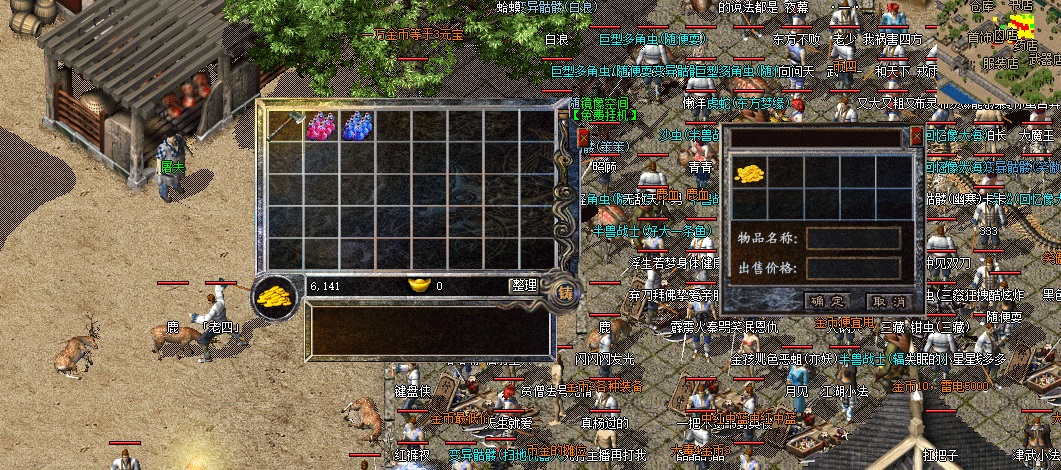Click the gold ingot currency icon

[x=419, y=285]
